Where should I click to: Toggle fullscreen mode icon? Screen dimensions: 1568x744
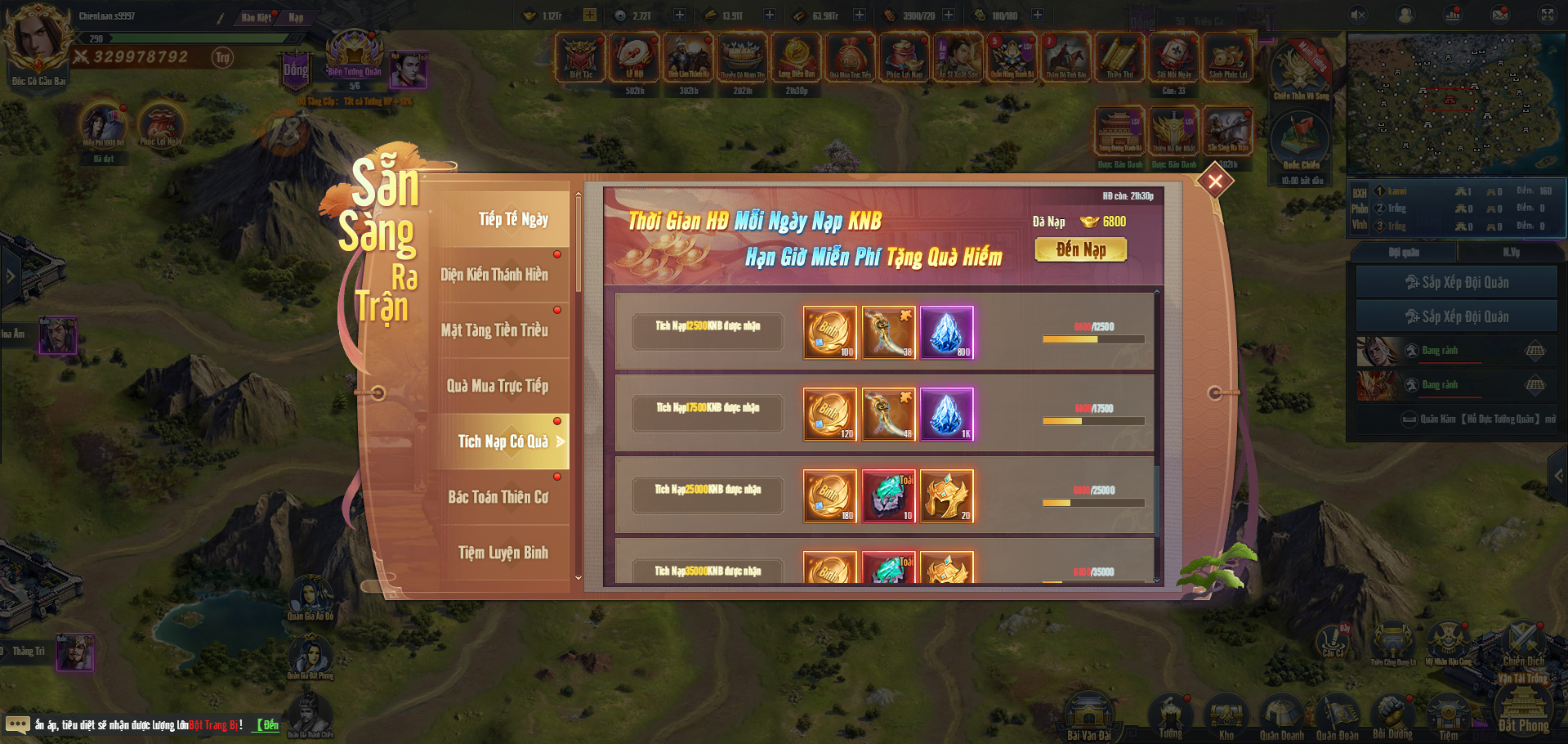click(x=1548, y=15)
